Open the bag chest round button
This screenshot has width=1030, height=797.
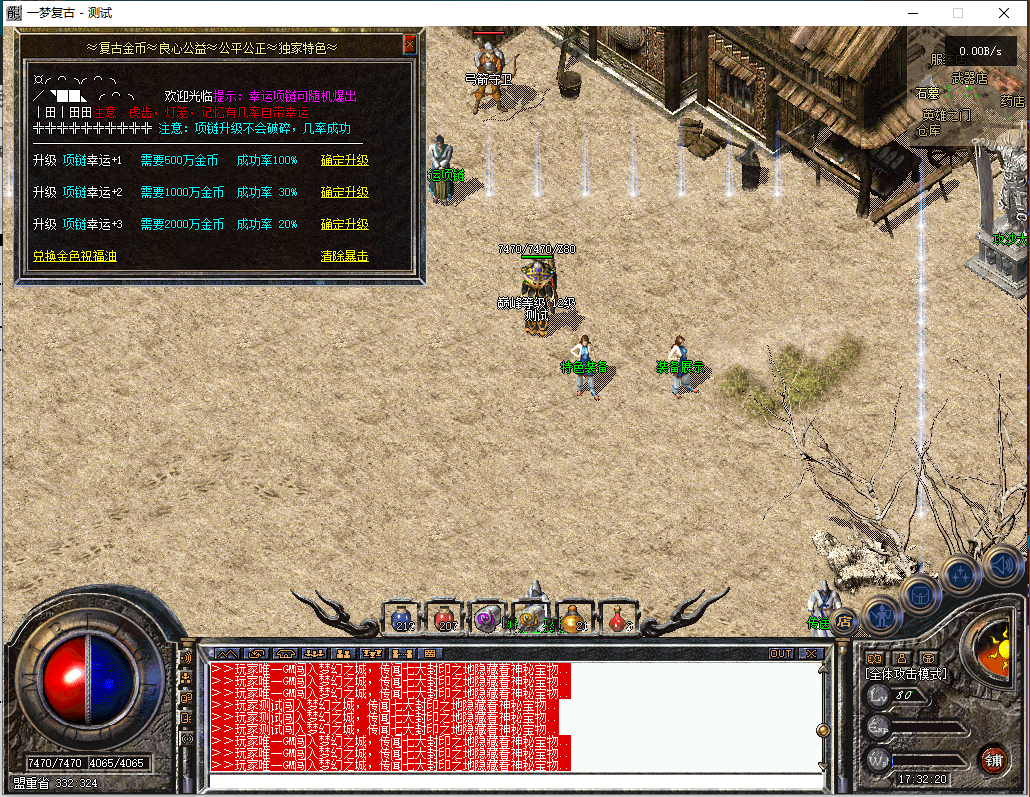(921, 594)
